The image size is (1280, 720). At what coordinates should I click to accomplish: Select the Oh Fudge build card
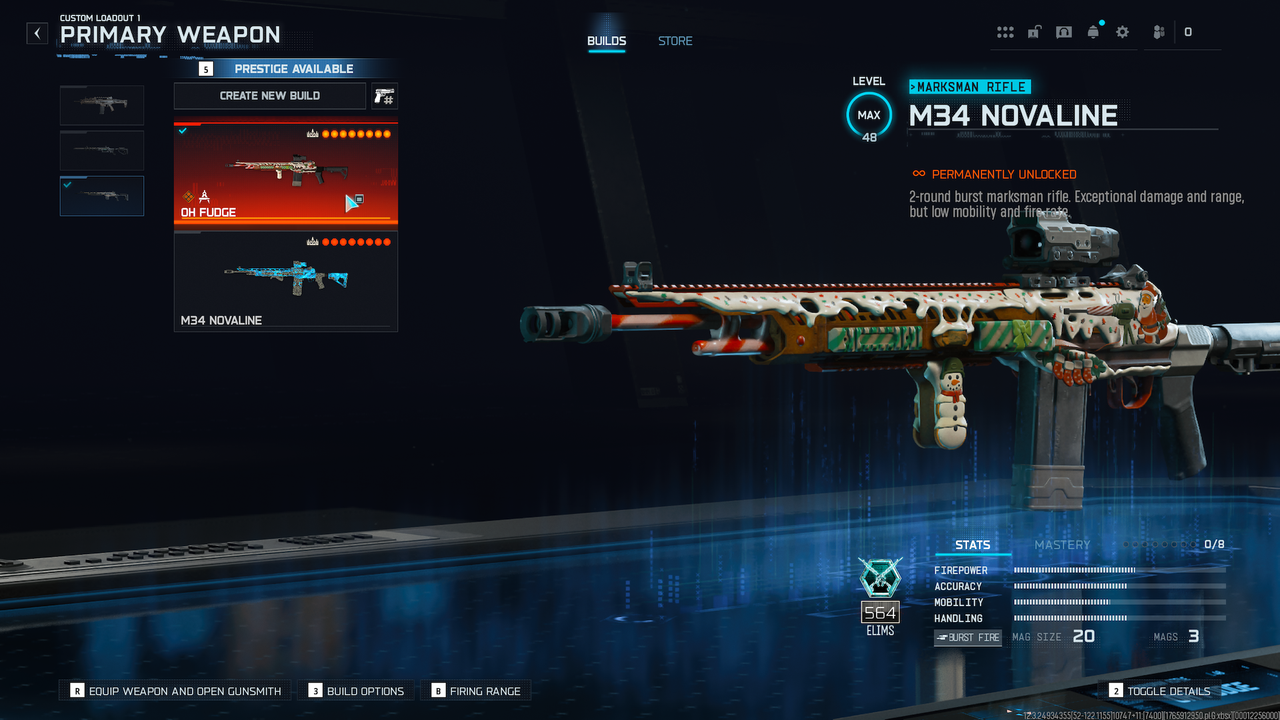click(286, 174)
